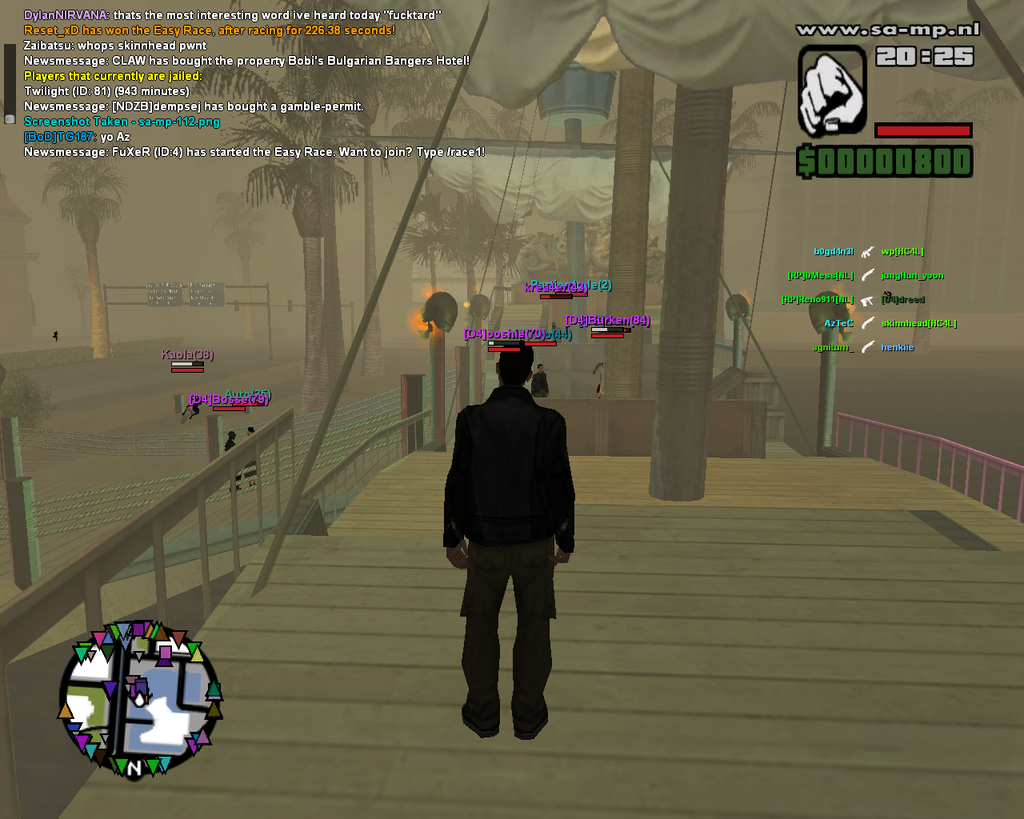Click the fist weapon icon
Image resolution: width=1024 pixels, height=819 pixels.
click(831, 91)
